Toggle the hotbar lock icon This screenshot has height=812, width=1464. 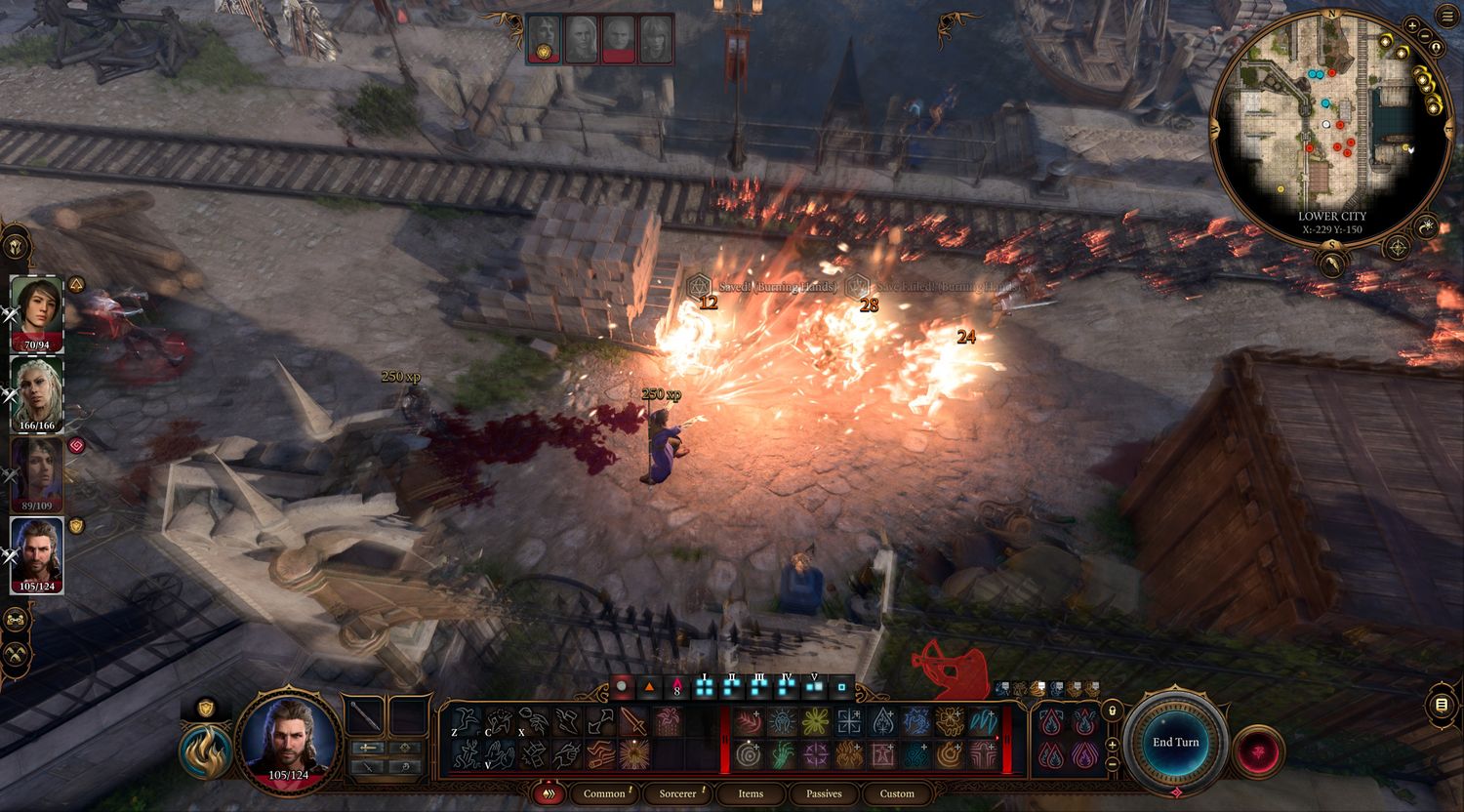[x=1112, y=710]
